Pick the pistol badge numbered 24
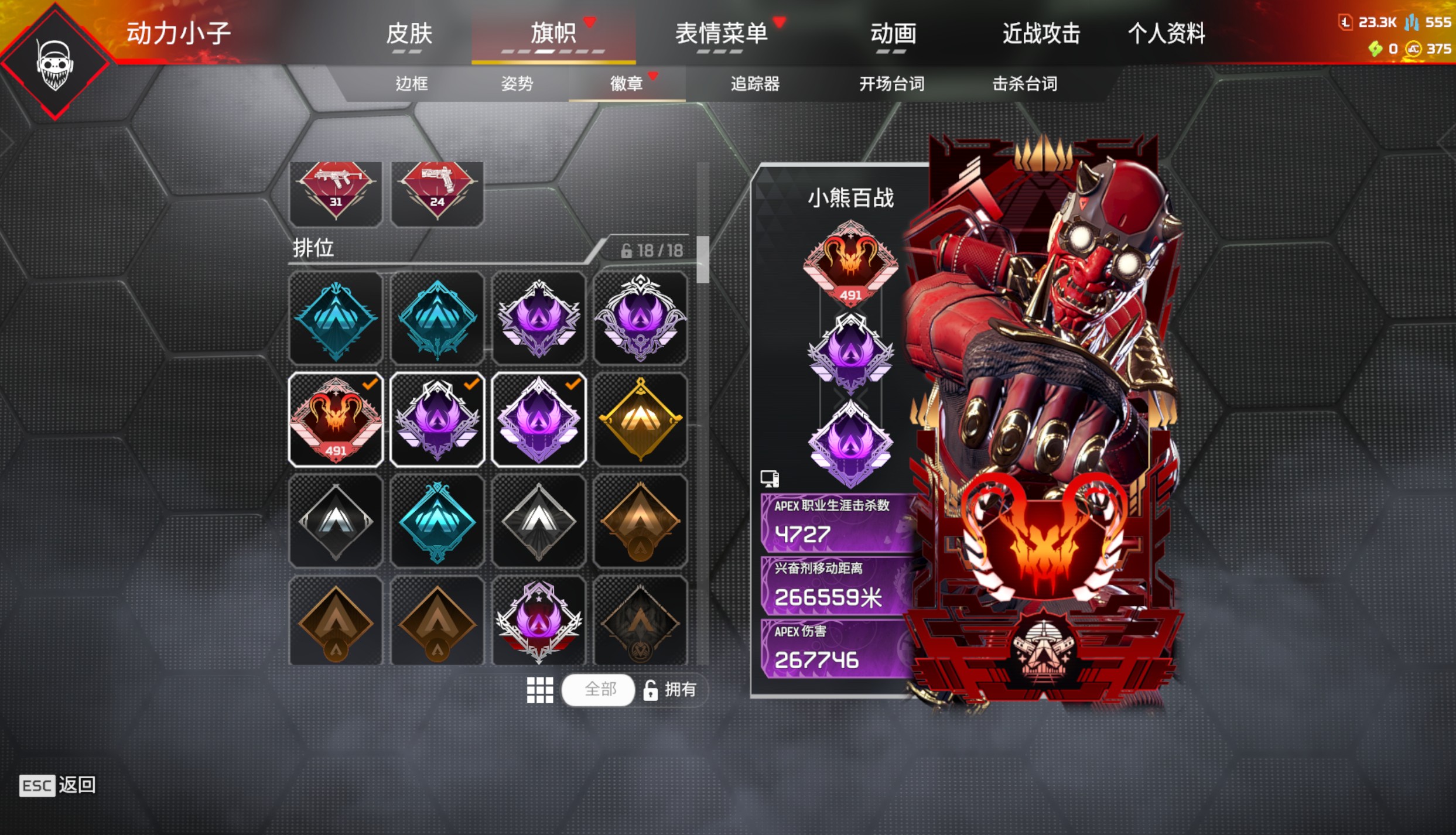The image size is (1456, 835). [437, 192]
